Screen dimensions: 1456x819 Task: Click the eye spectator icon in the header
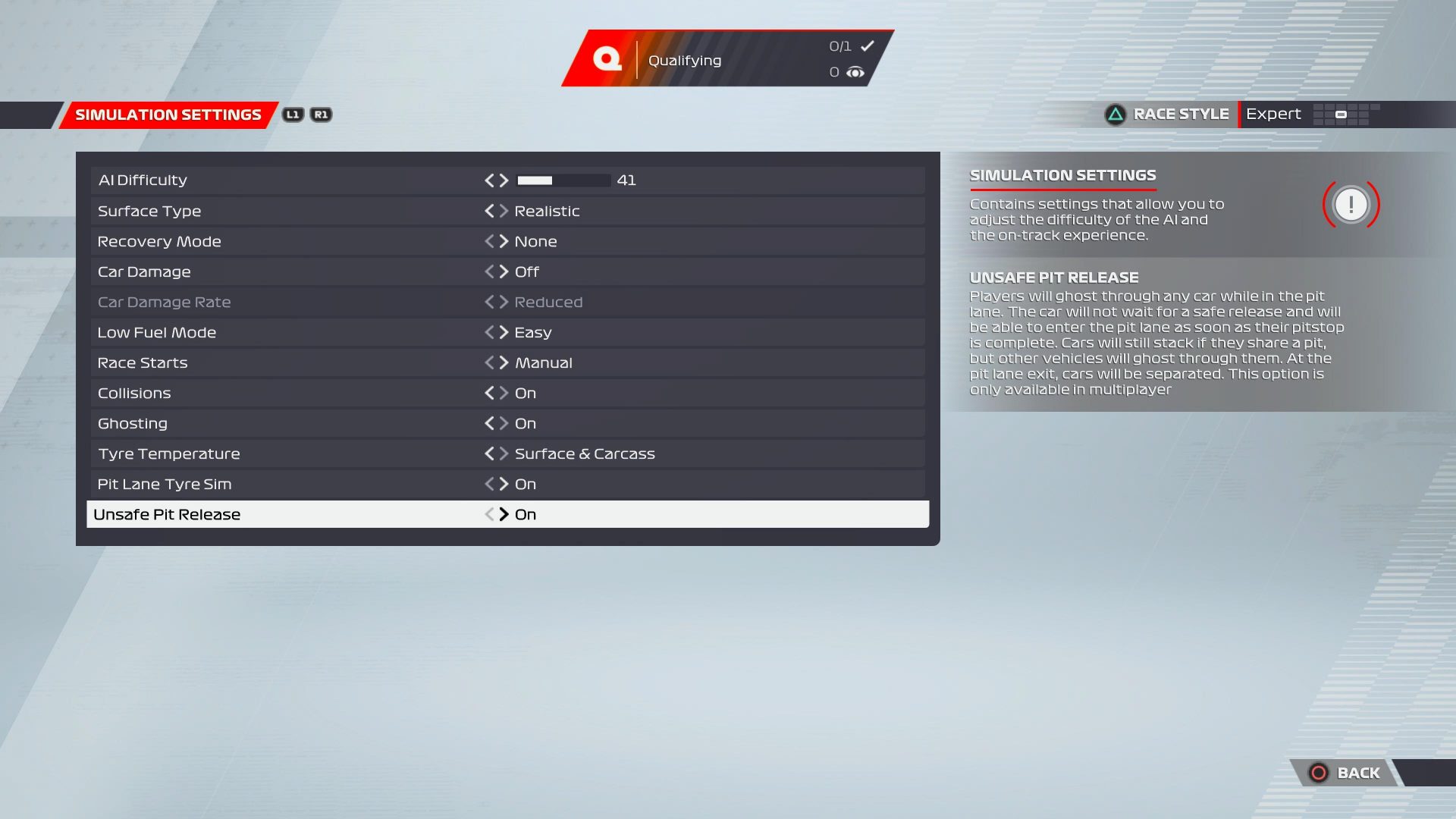point(856,72)
